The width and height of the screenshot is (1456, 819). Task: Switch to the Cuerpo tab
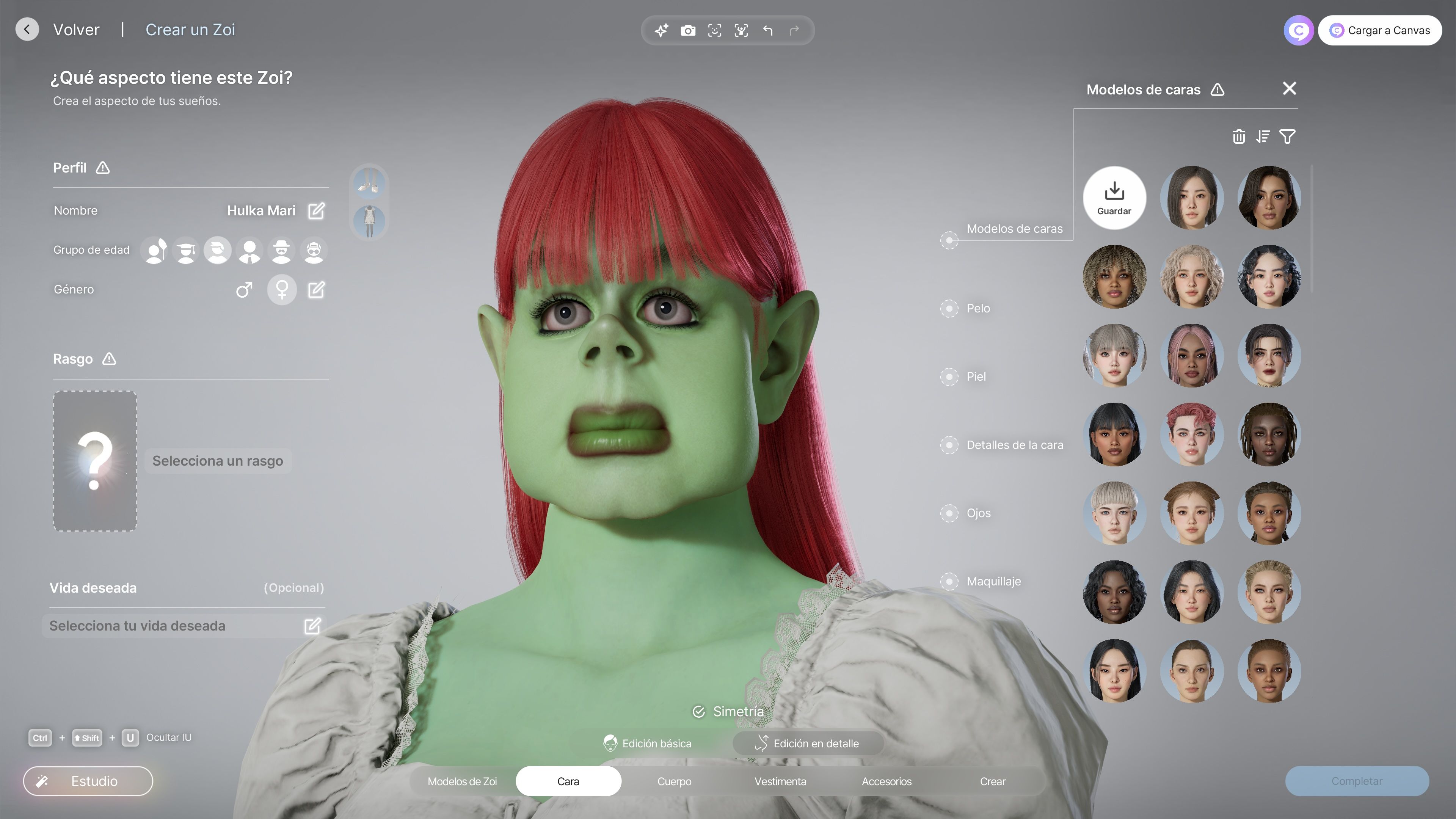[674, 781]
